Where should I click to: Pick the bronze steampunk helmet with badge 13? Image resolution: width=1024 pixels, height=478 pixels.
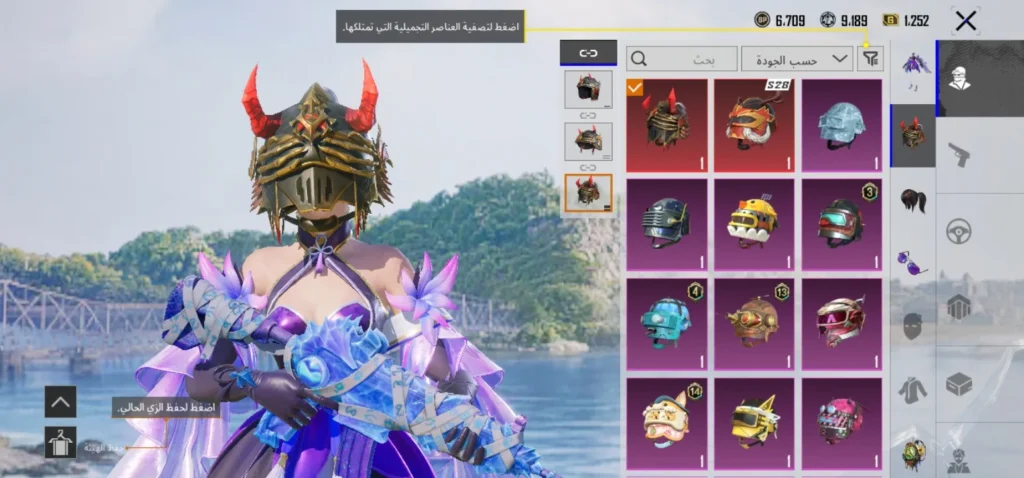point(754,322)
